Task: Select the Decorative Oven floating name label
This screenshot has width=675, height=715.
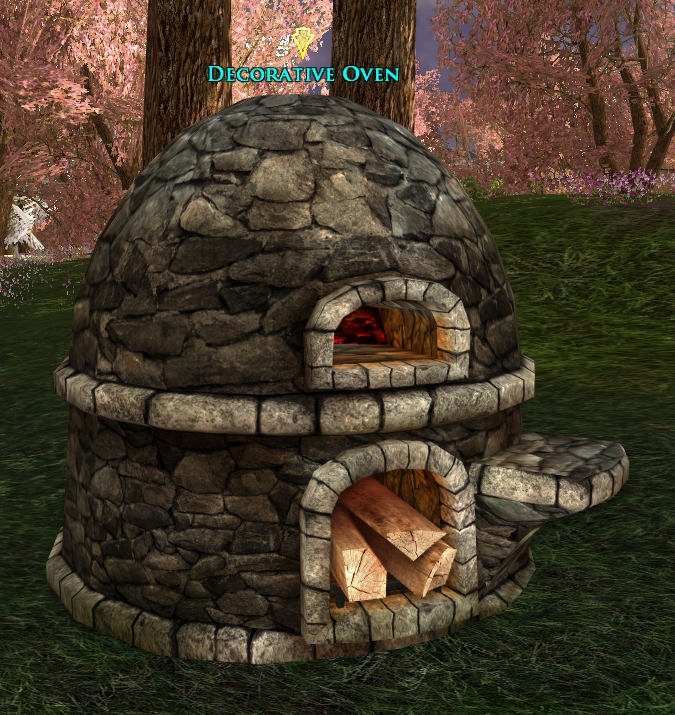Action: tap(303, 74)
